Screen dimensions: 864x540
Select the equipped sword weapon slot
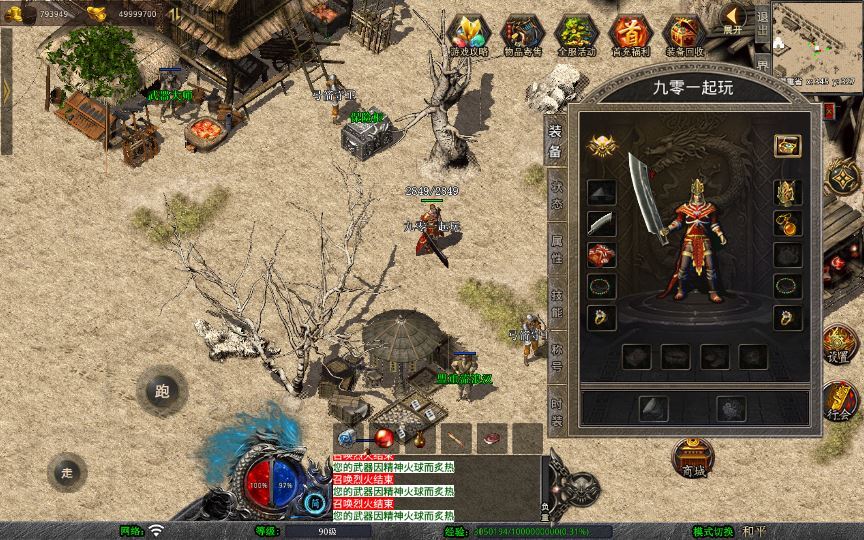[601, 223]
